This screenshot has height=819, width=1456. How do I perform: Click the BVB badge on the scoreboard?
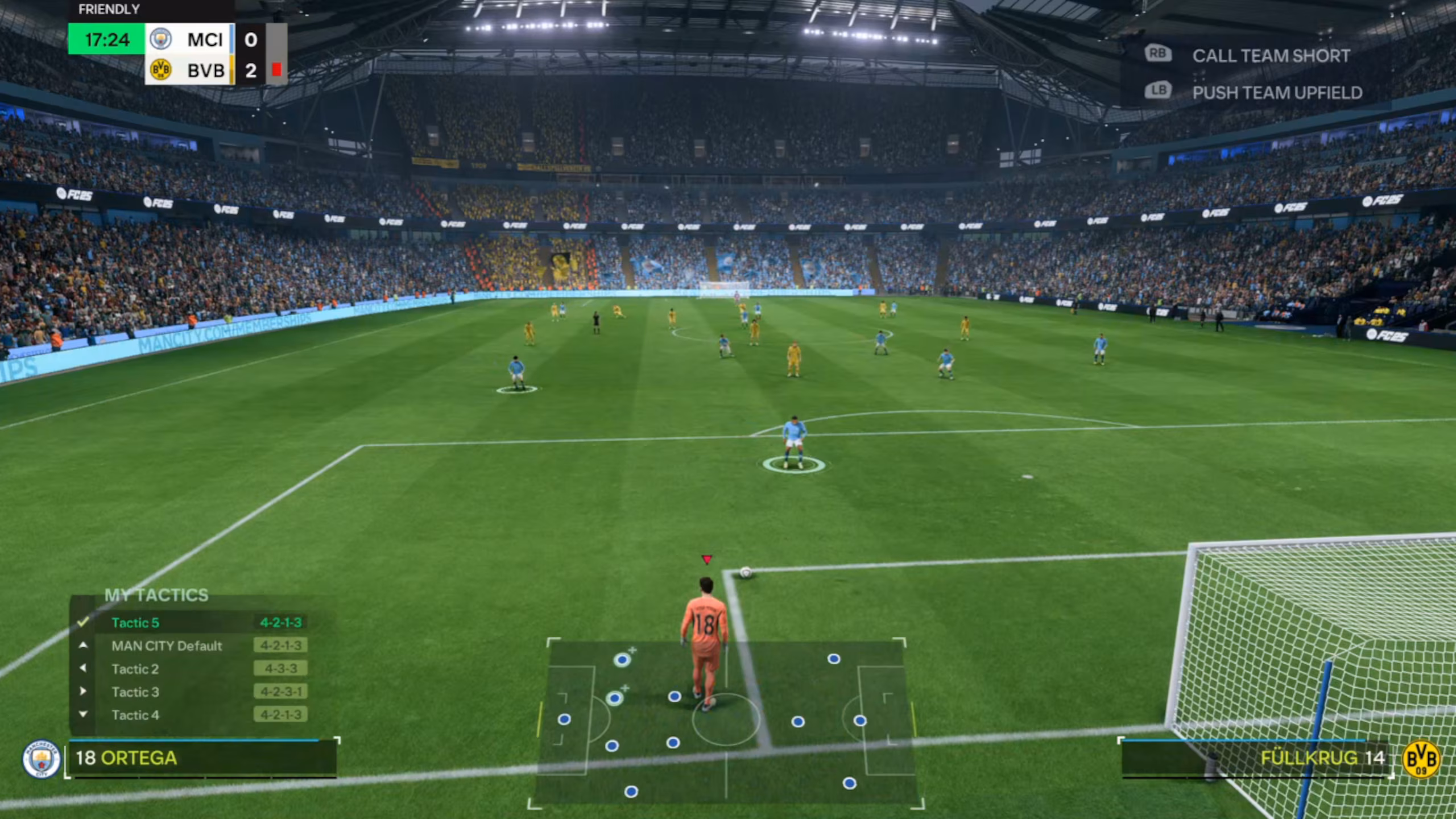(162, 71)
